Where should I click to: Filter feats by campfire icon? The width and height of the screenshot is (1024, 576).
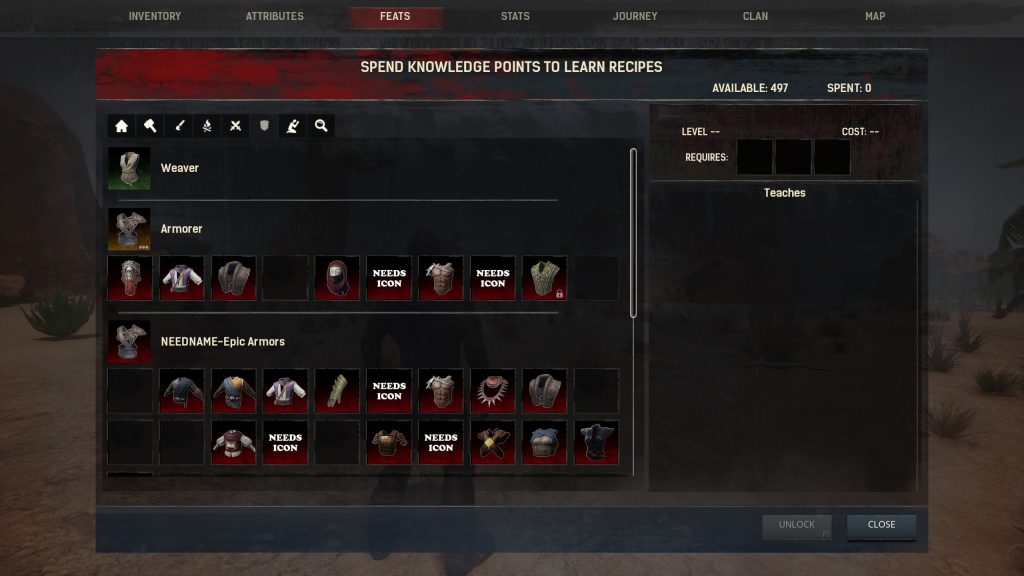pos(207,126)
